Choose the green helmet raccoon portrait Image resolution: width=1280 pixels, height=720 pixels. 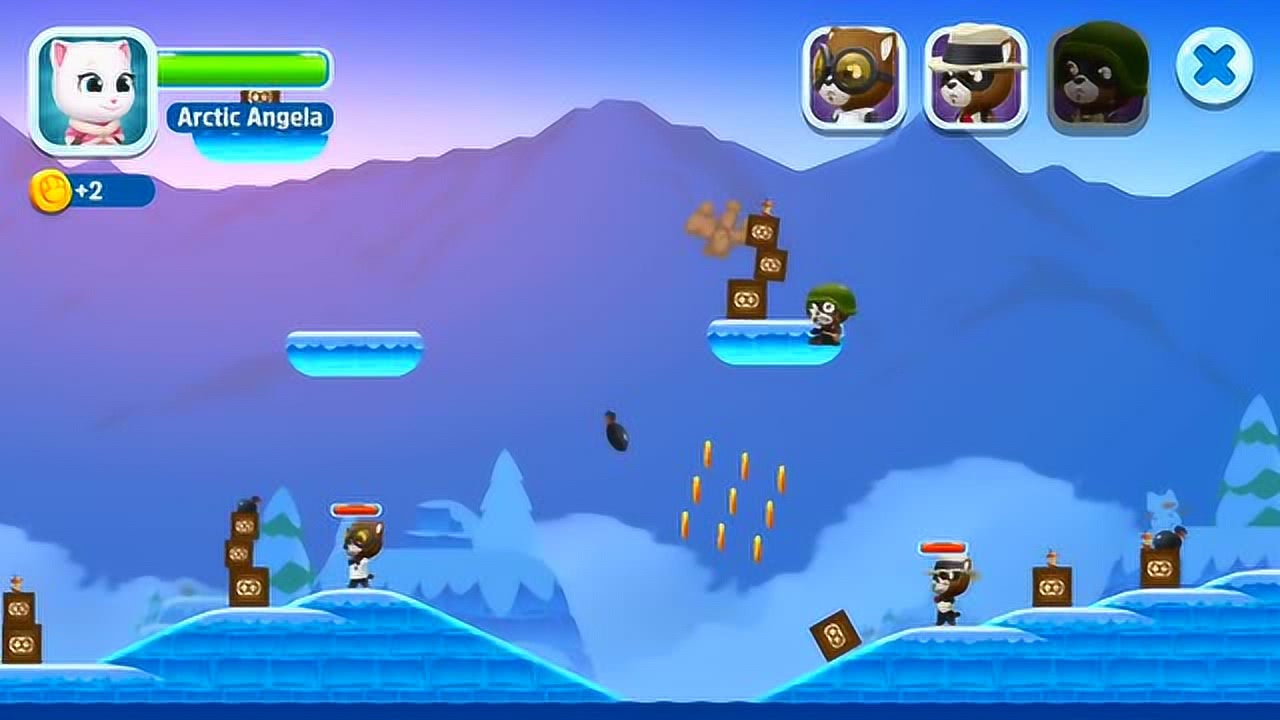point(1098,79)
